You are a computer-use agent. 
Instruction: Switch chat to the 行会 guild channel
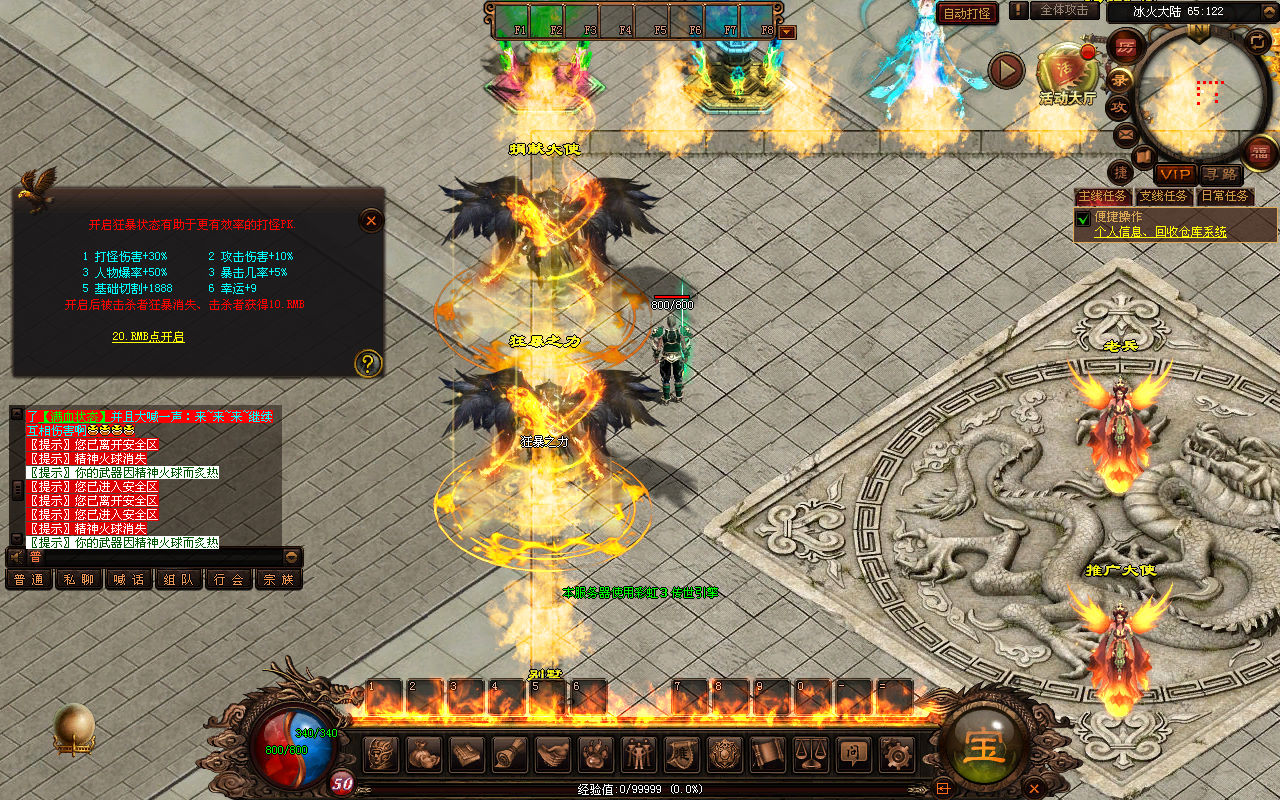pos(229,579)
